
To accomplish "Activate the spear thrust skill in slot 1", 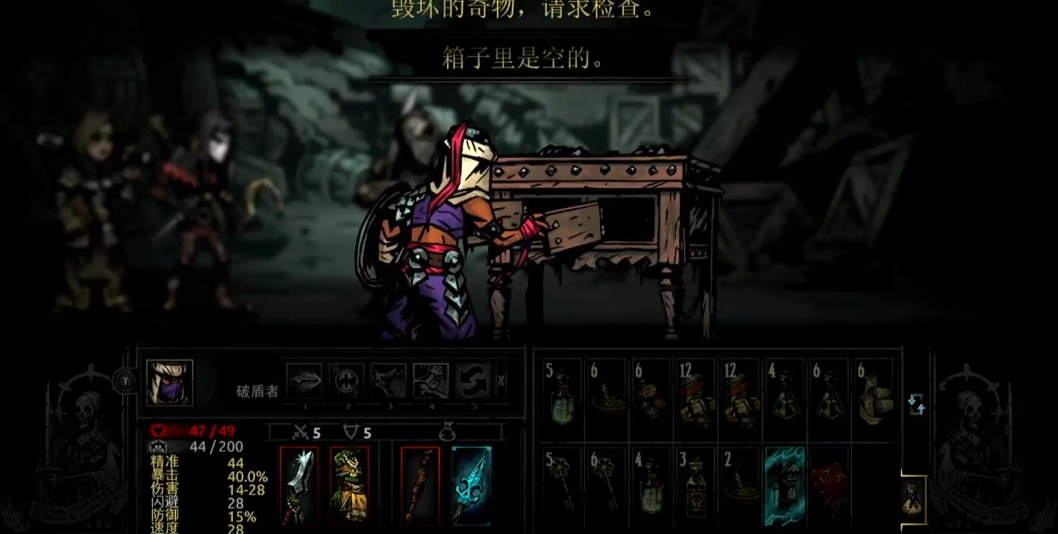I will (305, 381).
